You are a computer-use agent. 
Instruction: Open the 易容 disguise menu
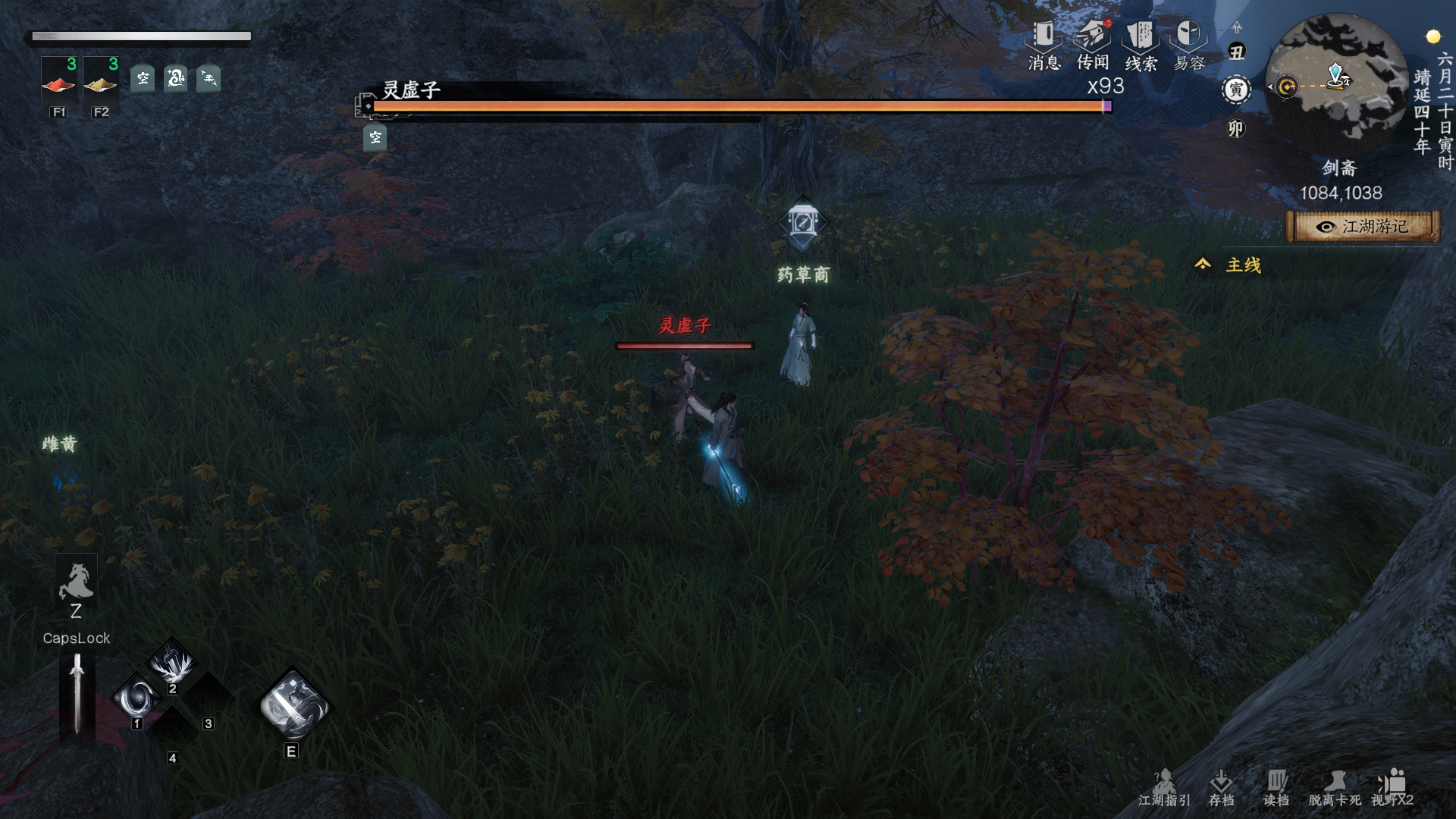click(1188, 44)
